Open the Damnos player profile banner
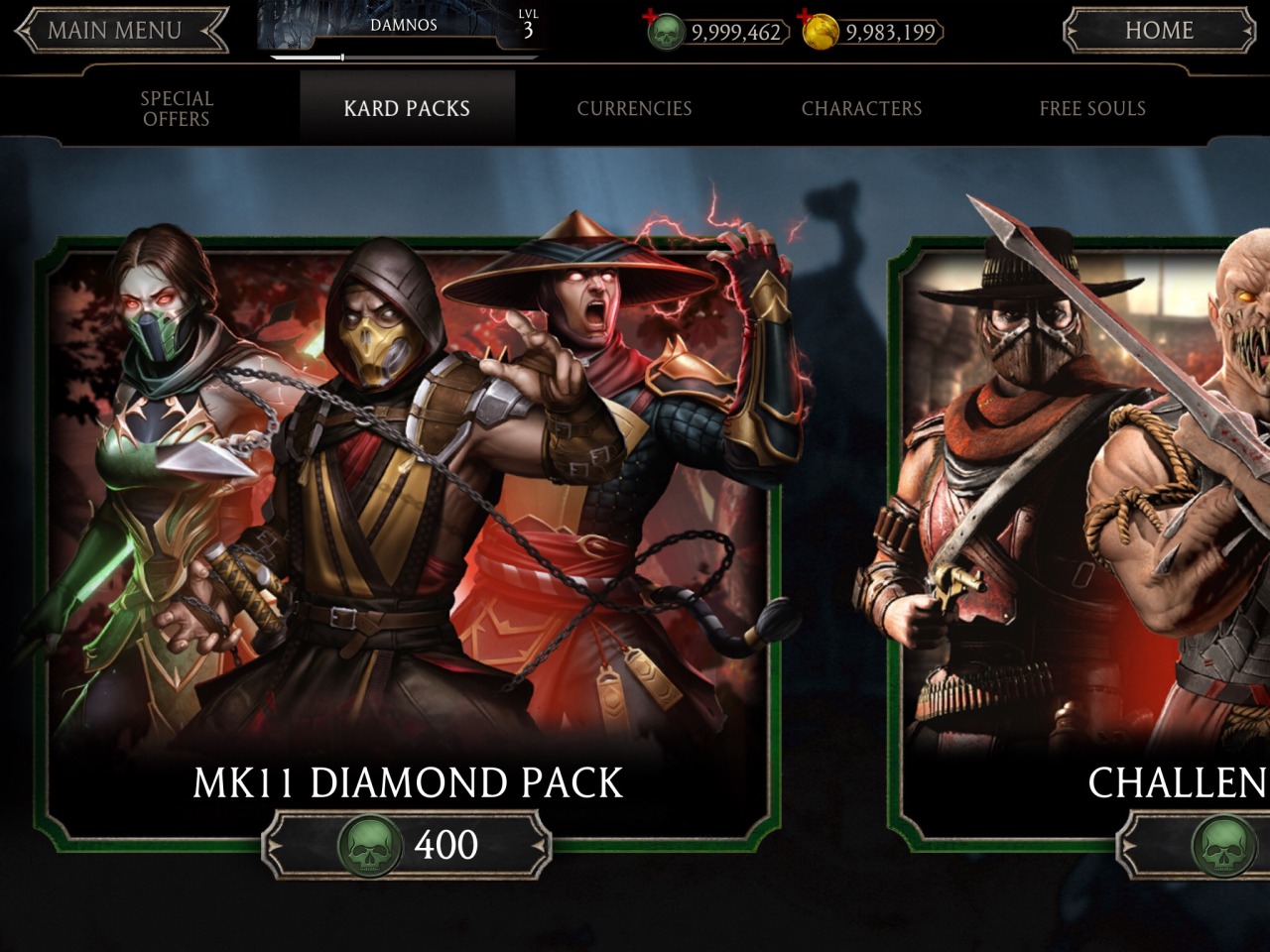Image resolution: width=1270 pixels, height=952 pixels. (404, 28)
